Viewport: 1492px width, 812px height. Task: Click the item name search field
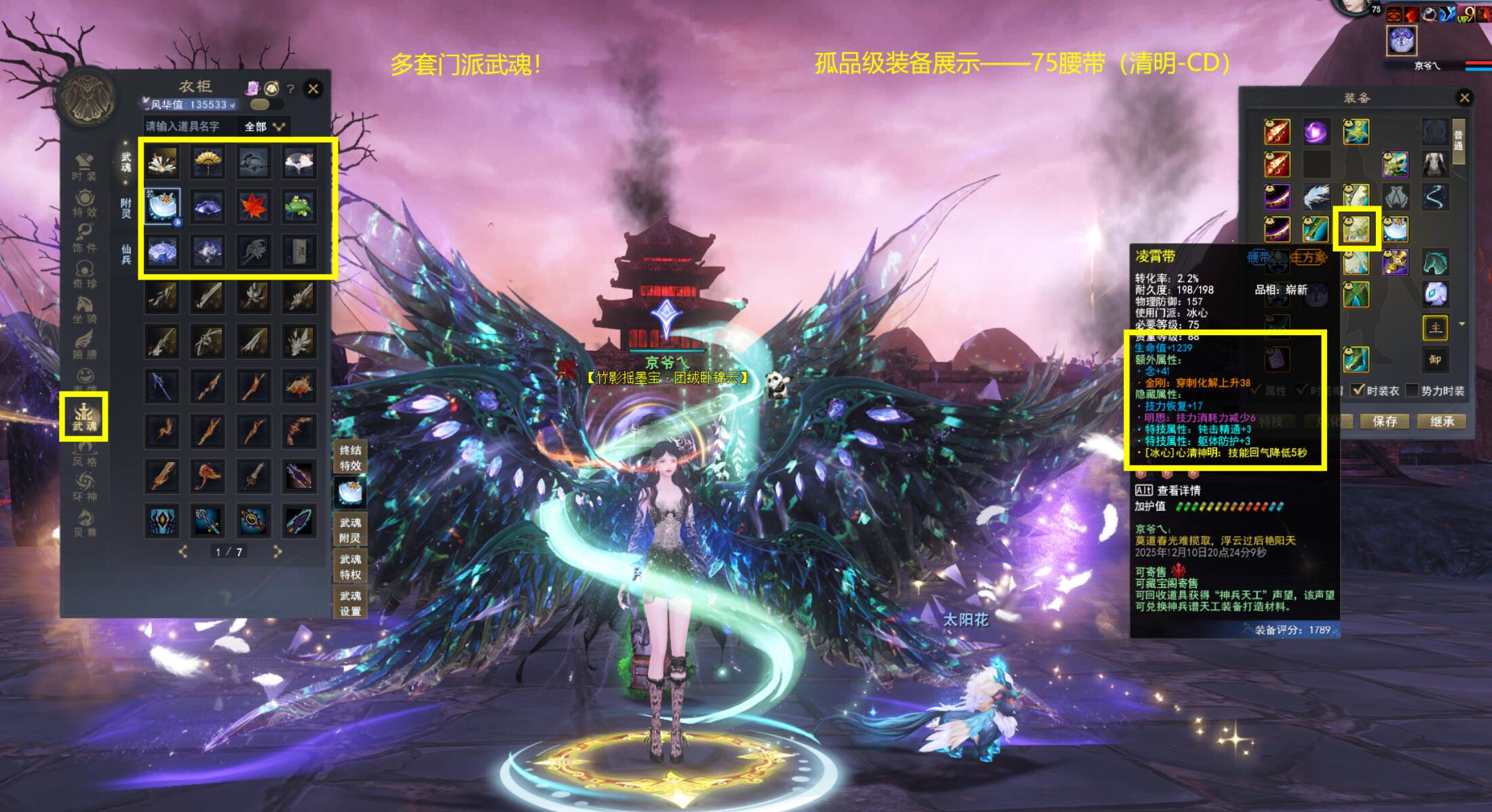click(x=187, y=126)
